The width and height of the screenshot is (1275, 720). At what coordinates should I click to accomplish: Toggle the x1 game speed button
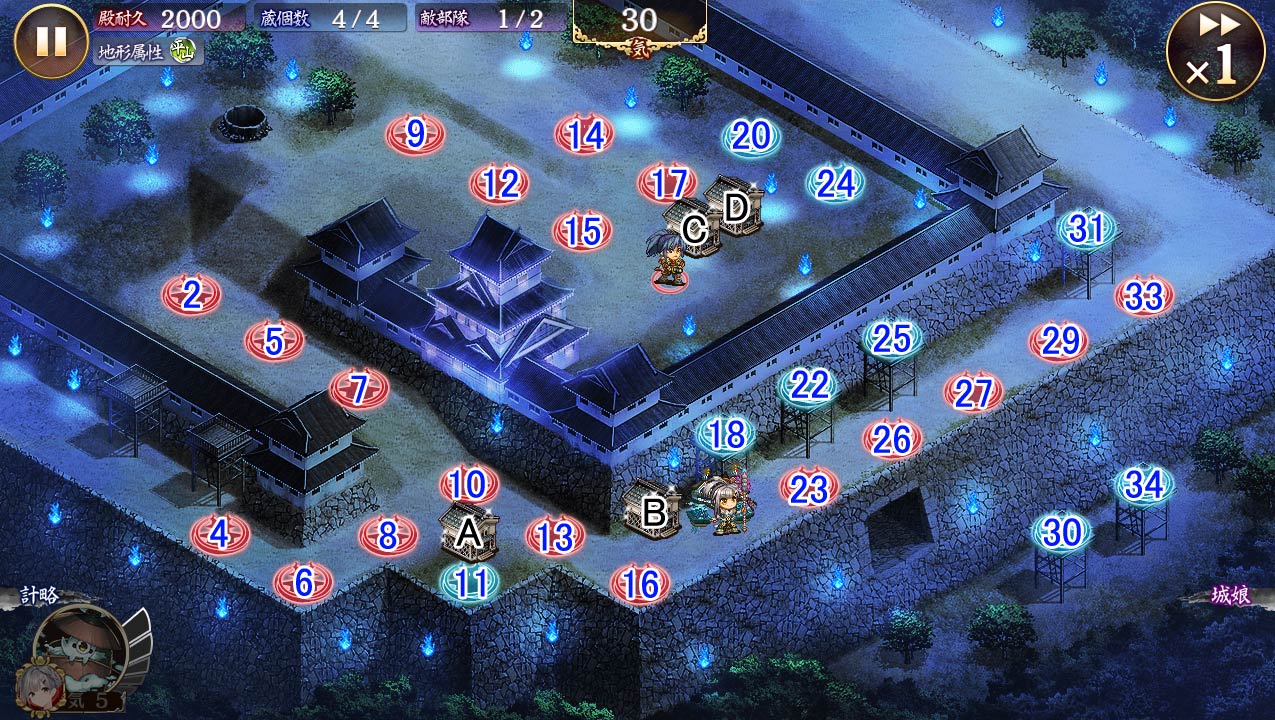1215,51
